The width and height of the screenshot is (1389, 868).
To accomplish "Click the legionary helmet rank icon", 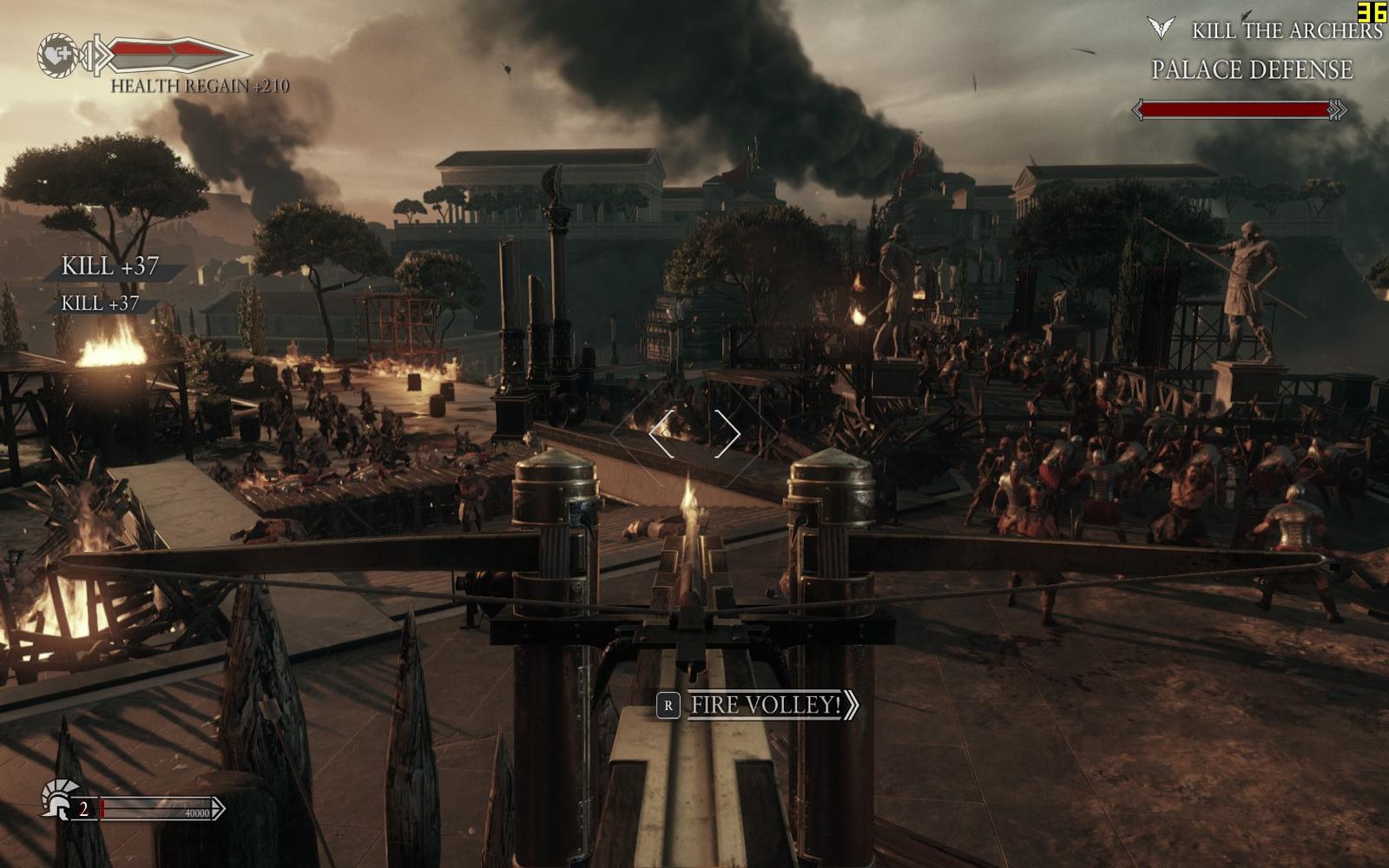I will point(57,799).
